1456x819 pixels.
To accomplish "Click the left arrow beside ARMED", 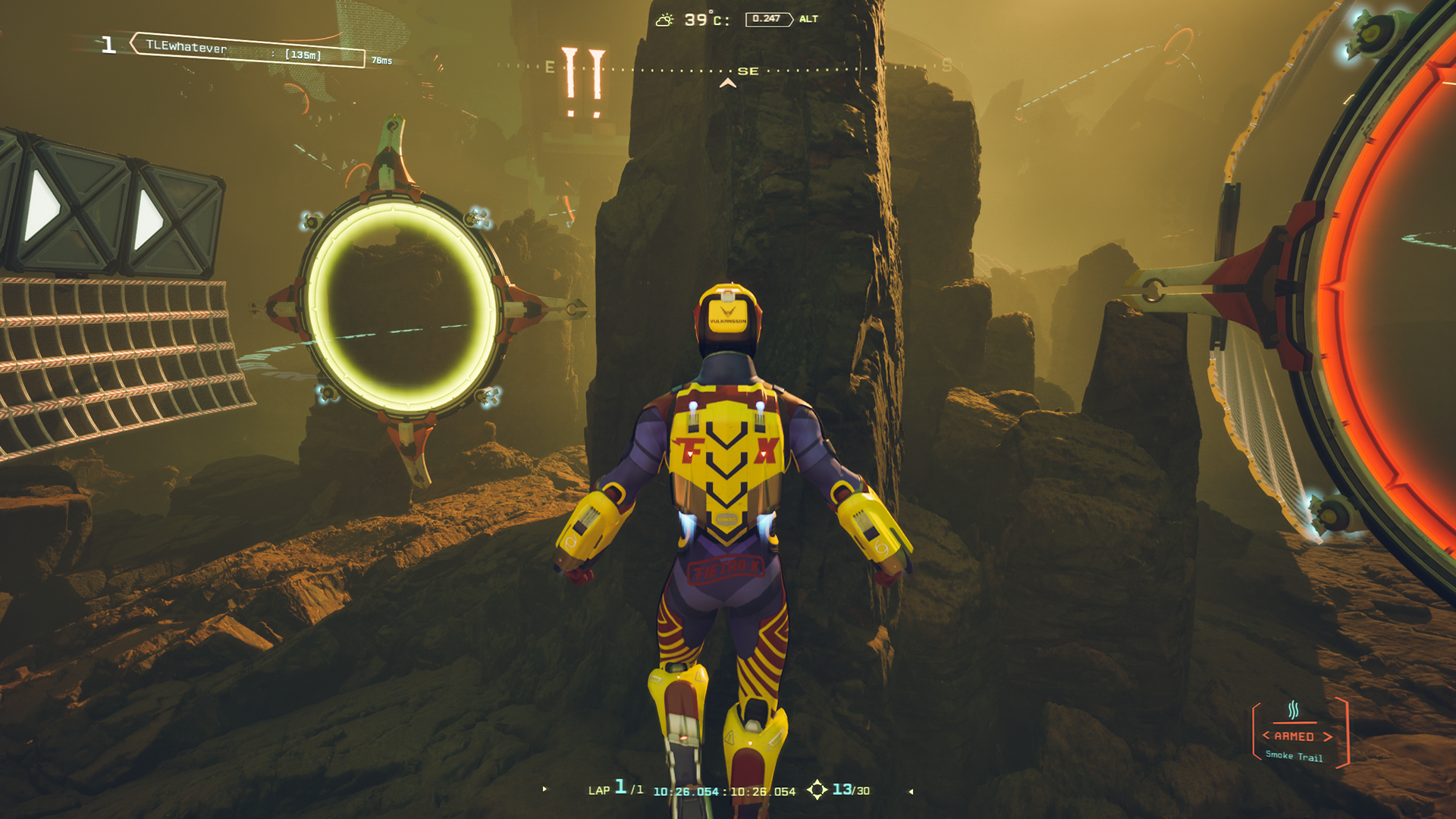I will pyautogui.click(x=1266, y=736).
